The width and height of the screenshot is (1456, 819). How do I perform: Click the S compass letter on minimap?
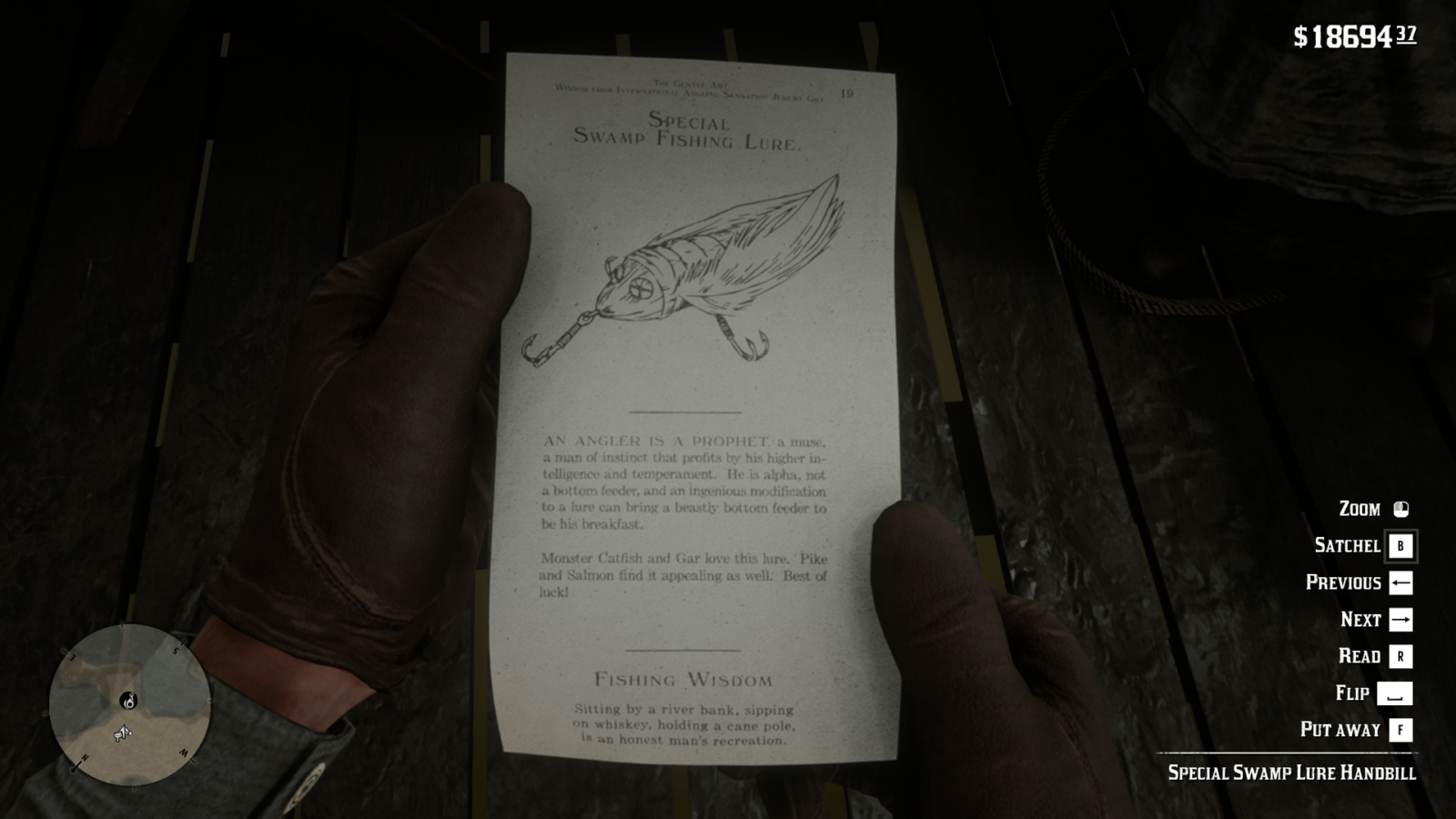pos(176,650)
